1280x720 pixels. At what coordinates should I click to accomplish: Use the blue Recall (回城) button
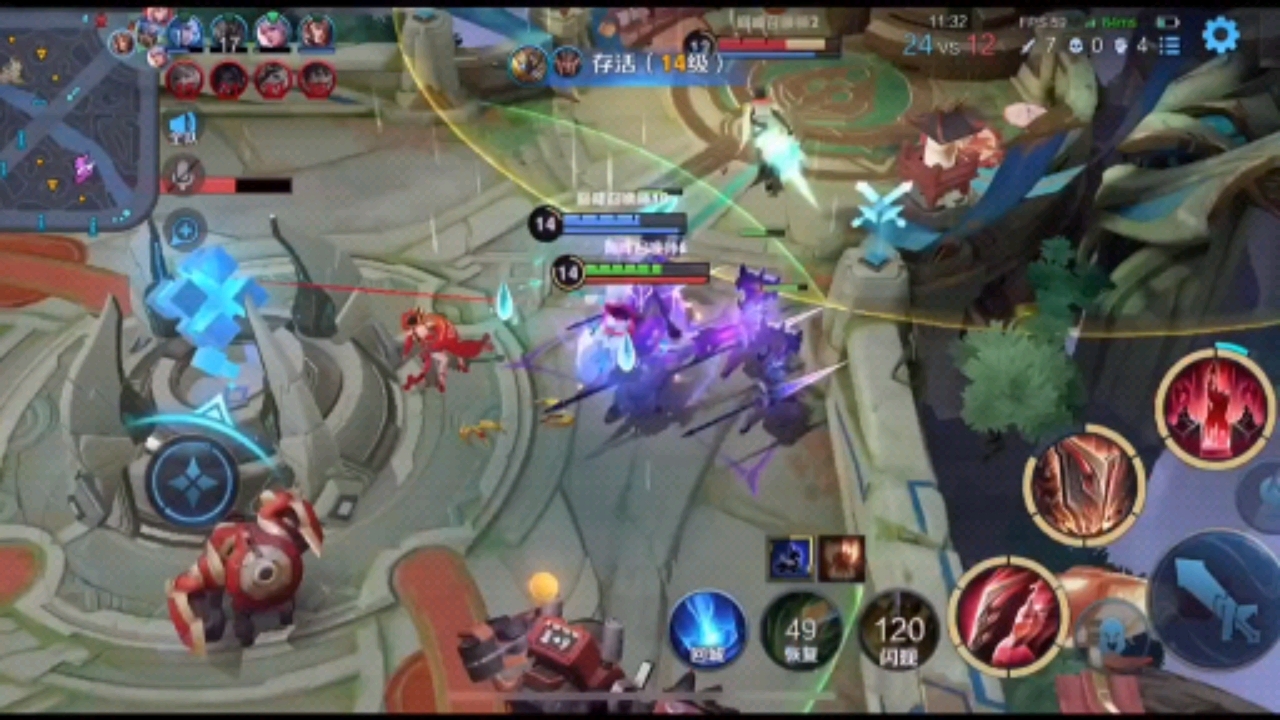coord(707,629)
